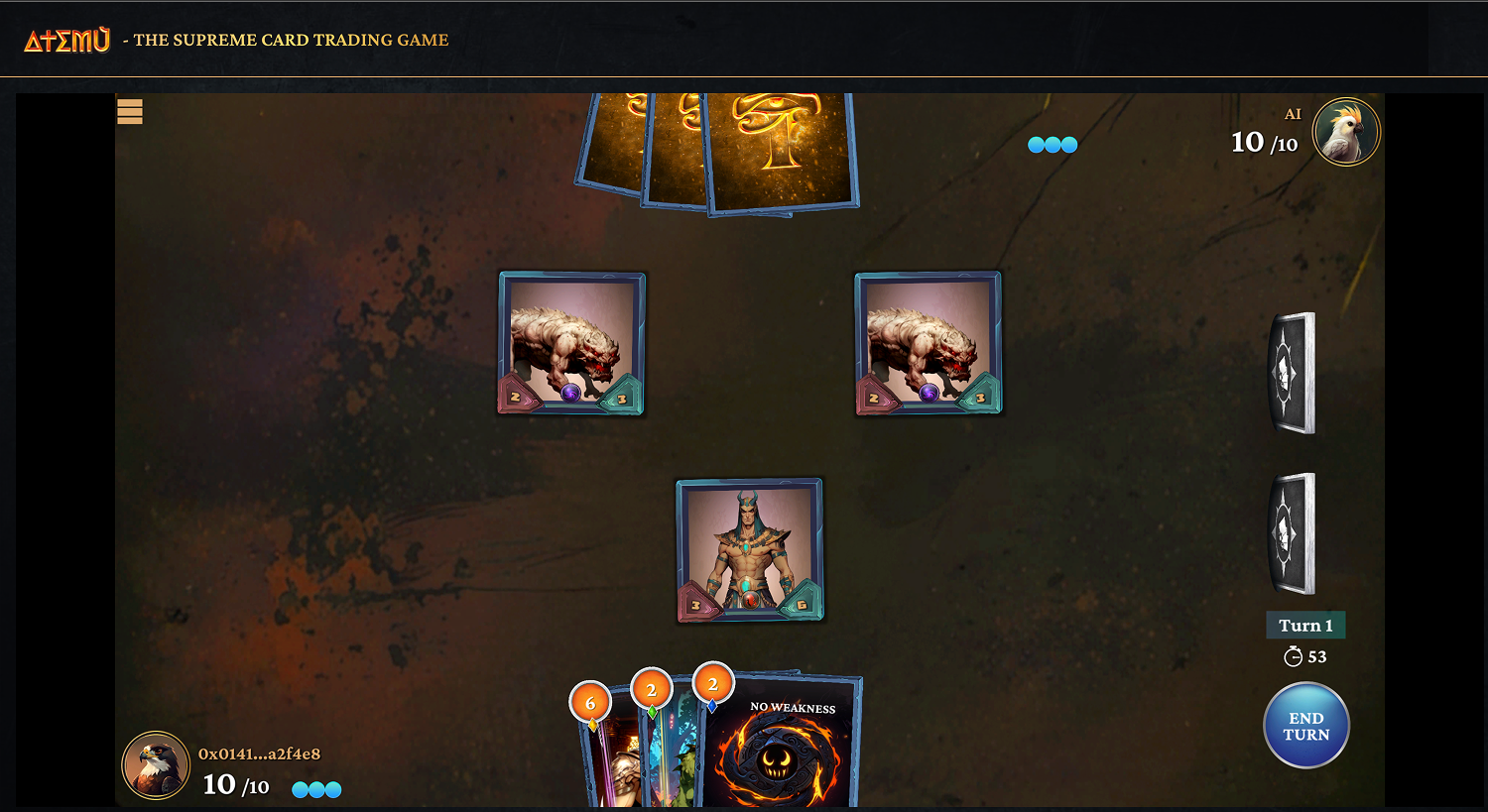Expand the lower face-down deck pile on the right

(1292, 533)
